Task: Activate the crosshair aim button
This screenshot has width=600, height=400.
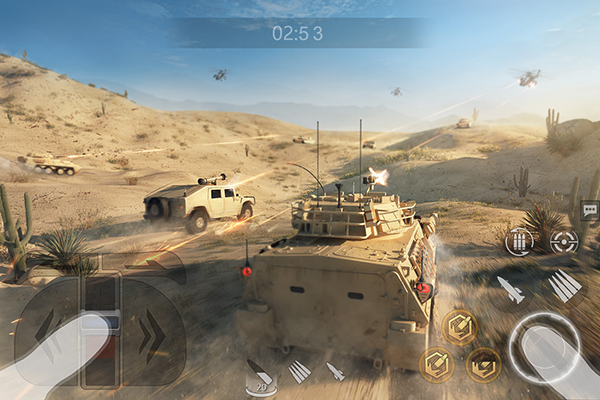Action: click(564, 241)
